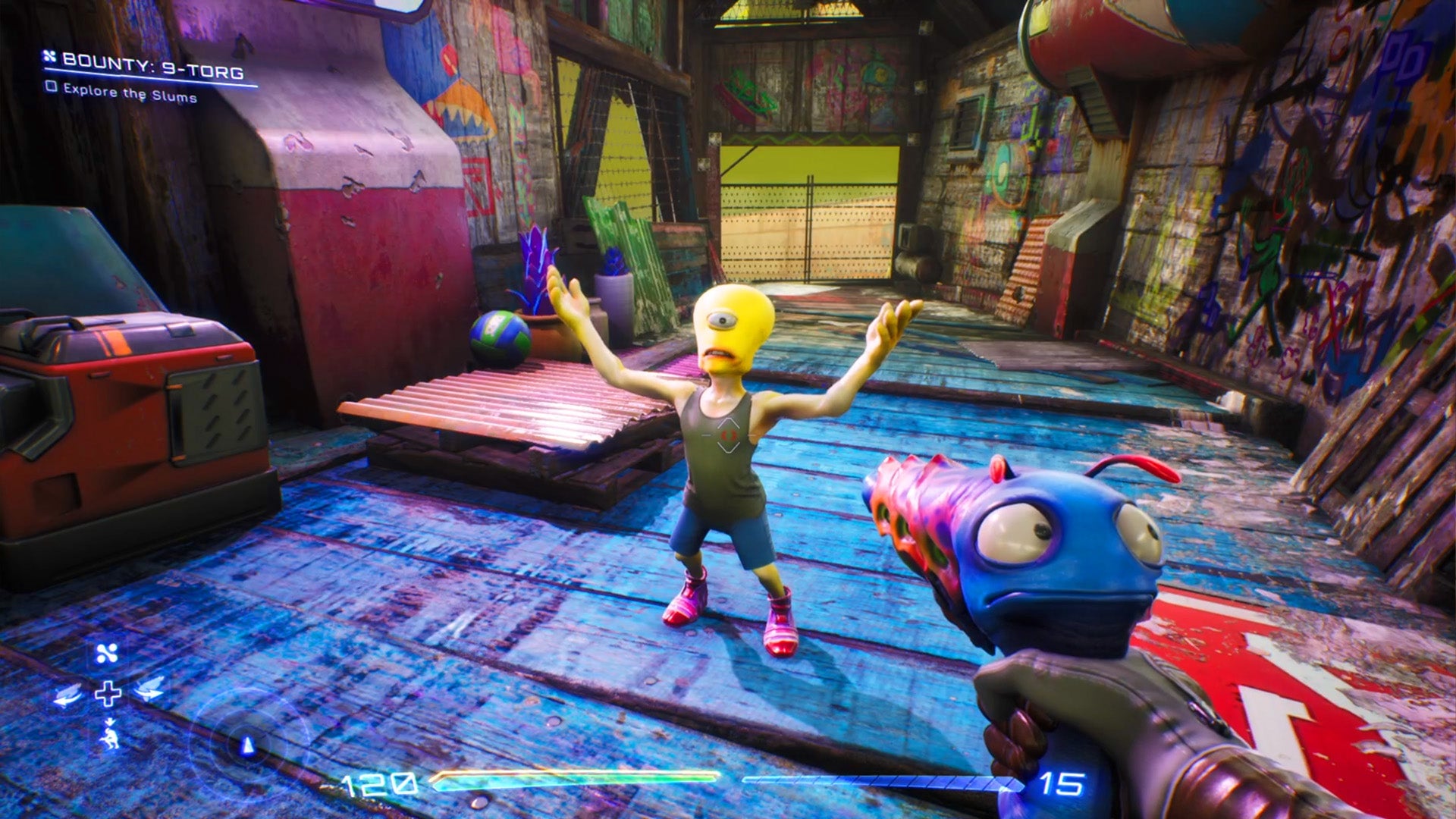Click the D-pad plus icon in the HUD
Screen dimensions: 1456x819
click(x=108, y=695)
